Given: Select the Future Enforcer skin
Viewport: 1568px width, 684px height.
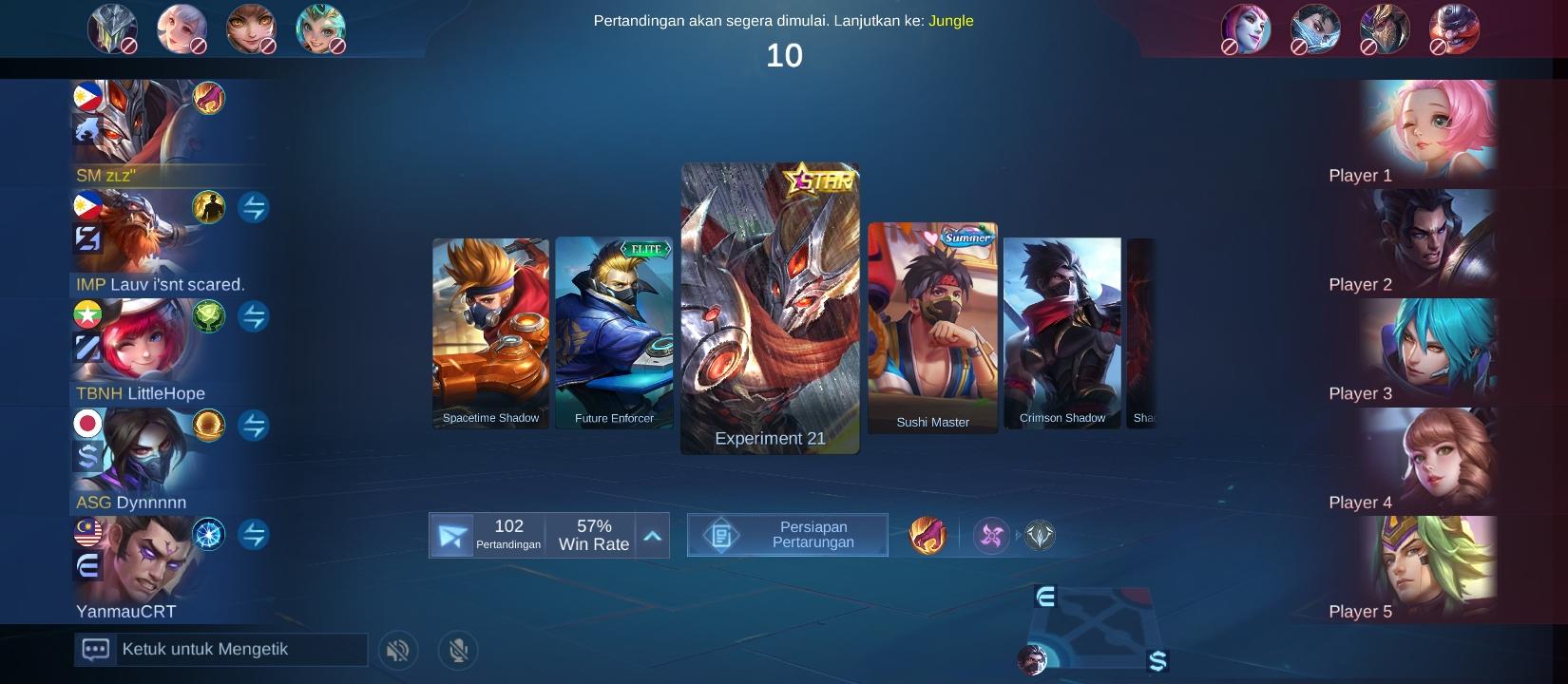Looking at the screenshot, I should 614,332.
